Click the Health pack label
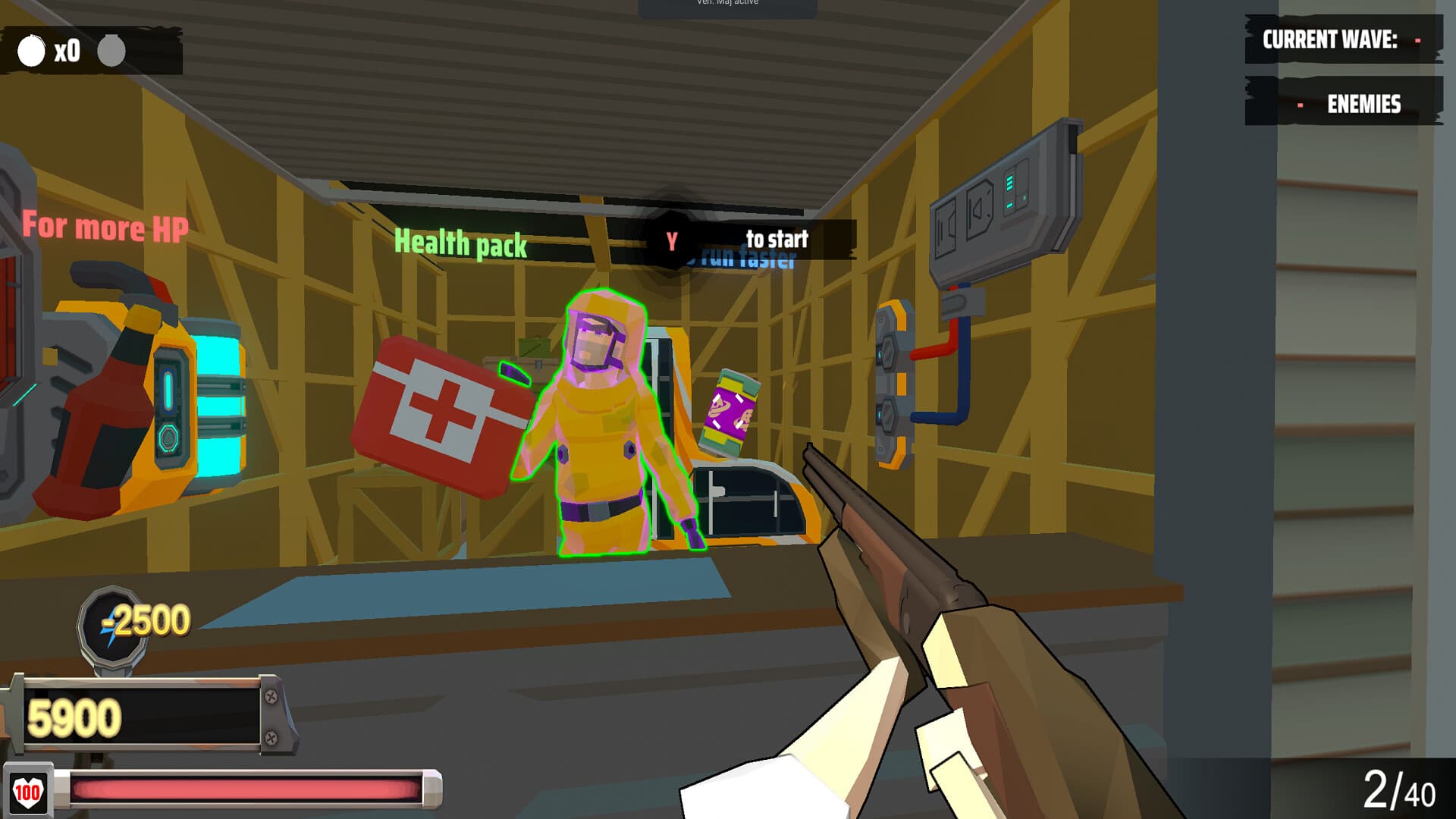Screen dimensions: 1456x819 (460, 243)
